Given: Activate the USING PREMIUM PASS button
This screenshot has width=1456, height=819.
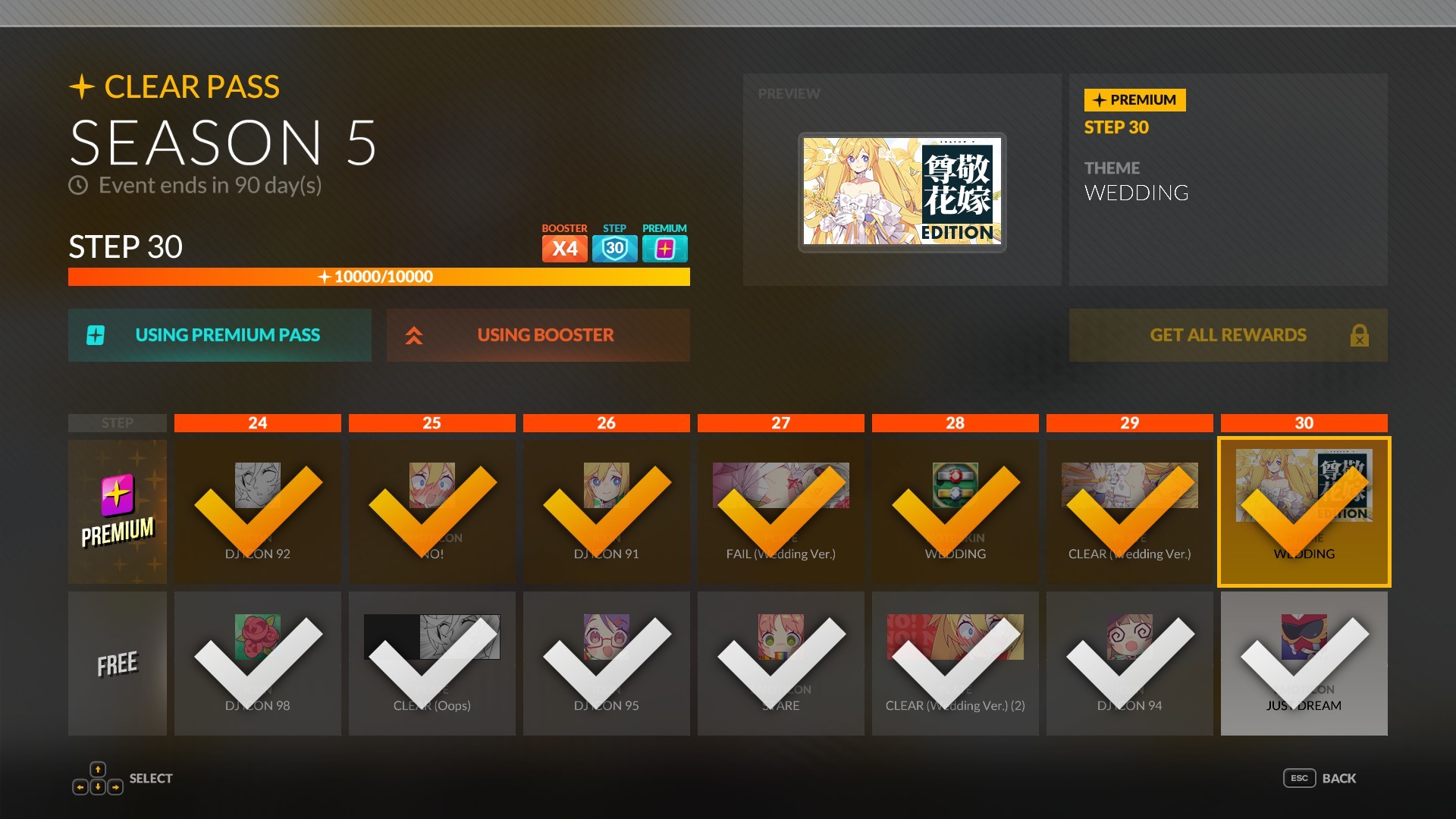Looking at the screenshot, I should pos(220,334).
